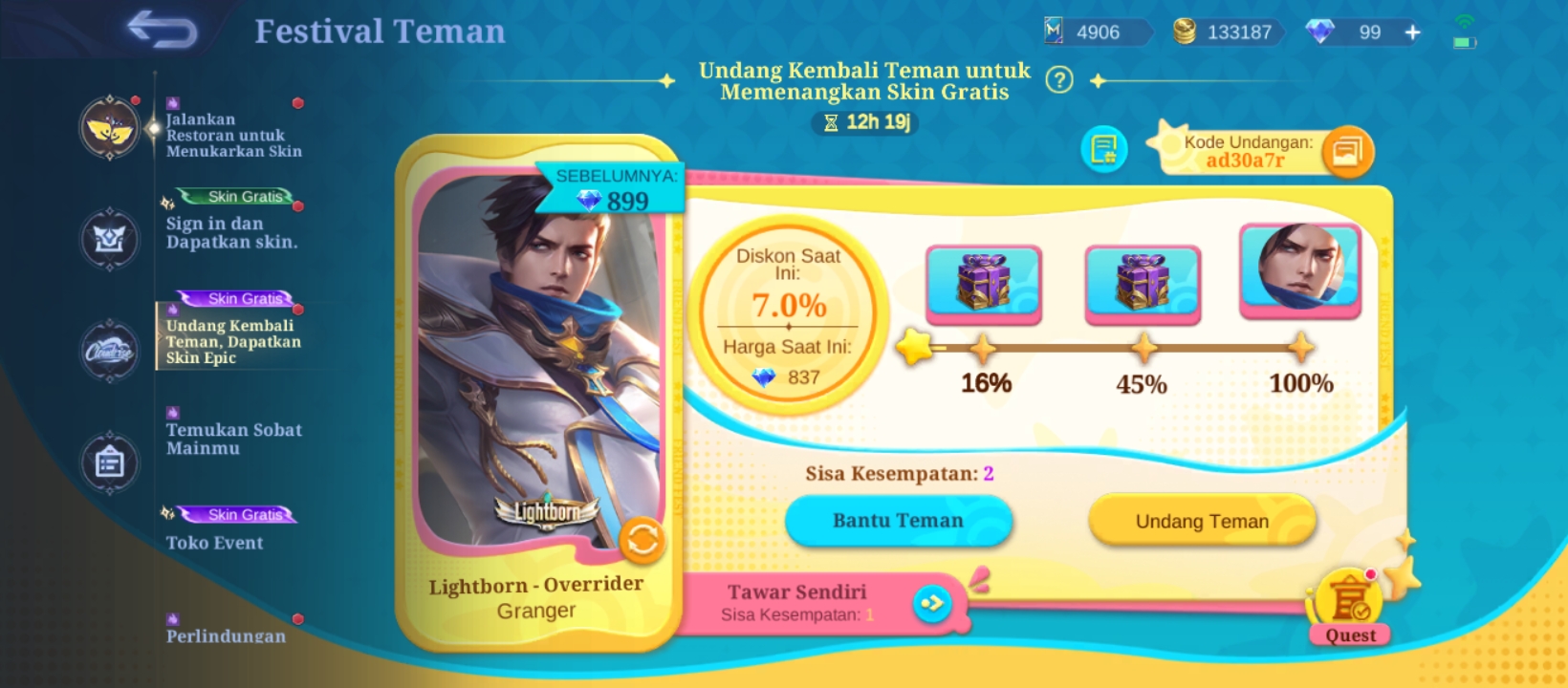
Task: Show event help via question mark icon
Action: click(x=1058, y=80)
